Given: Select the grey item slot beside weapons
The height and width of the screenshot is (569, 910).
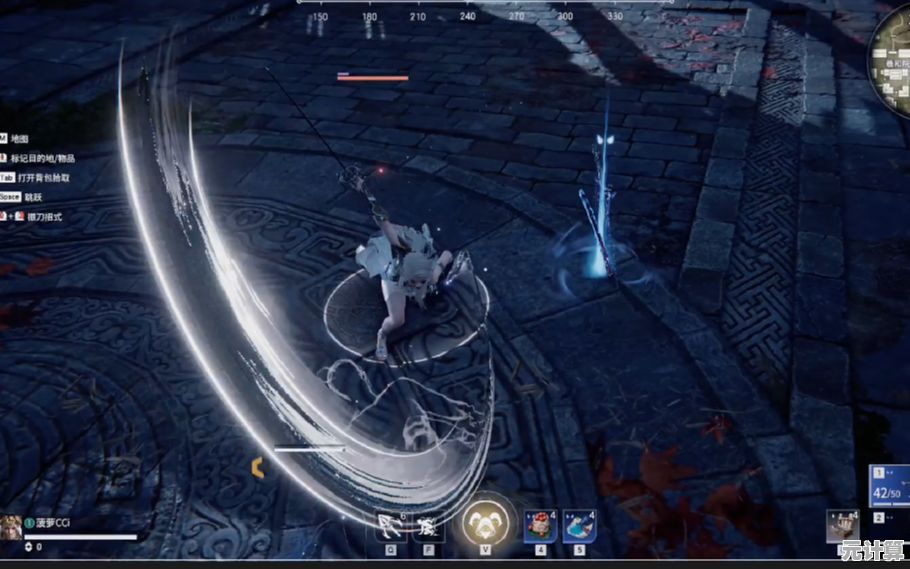Looking at the screenshot, I should (842, 526).
